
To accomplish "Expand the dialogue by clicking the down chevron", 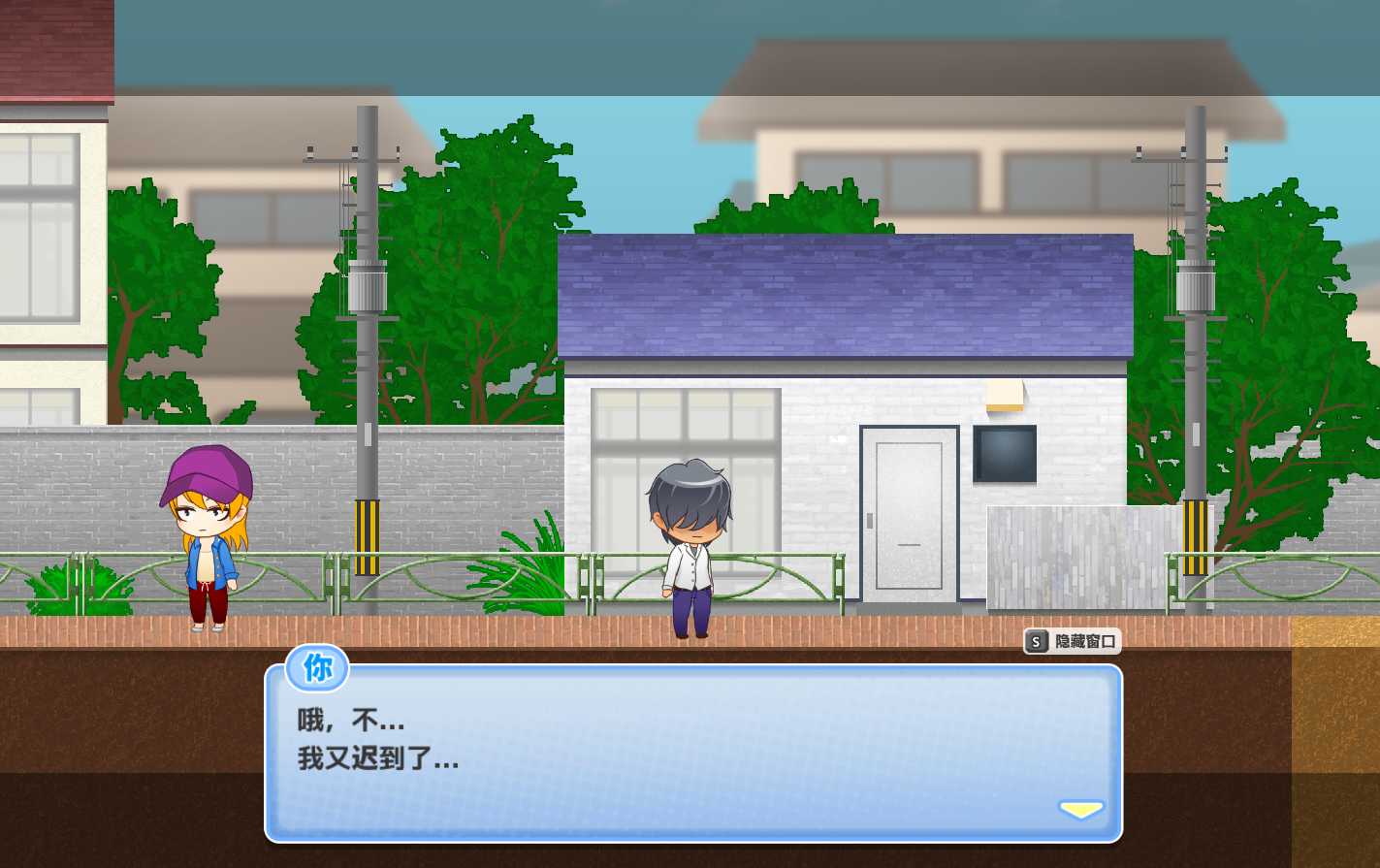I will point(1080,808).
